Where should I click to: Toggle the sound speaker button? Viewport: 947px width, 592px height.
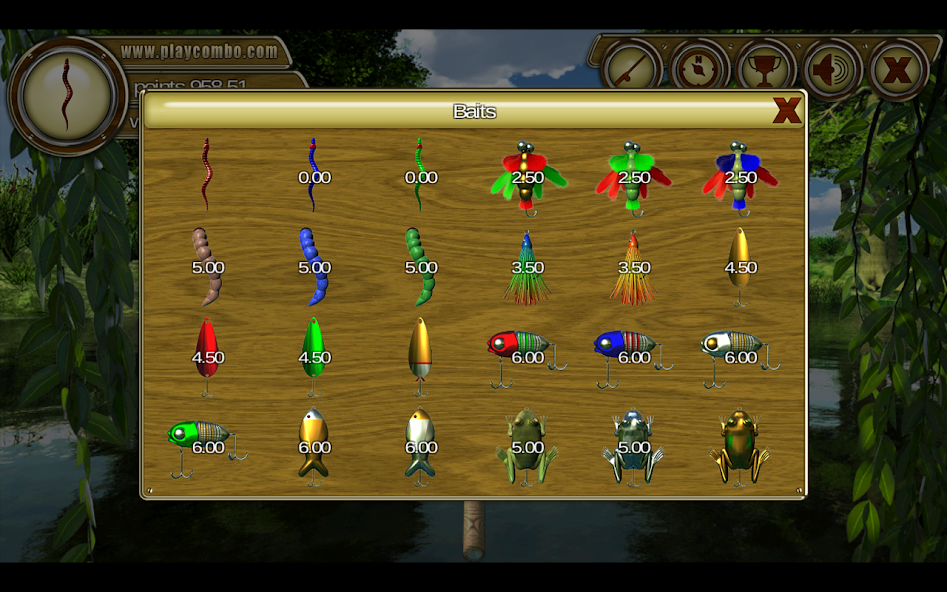pyautogui.click(x=832, y=69)
